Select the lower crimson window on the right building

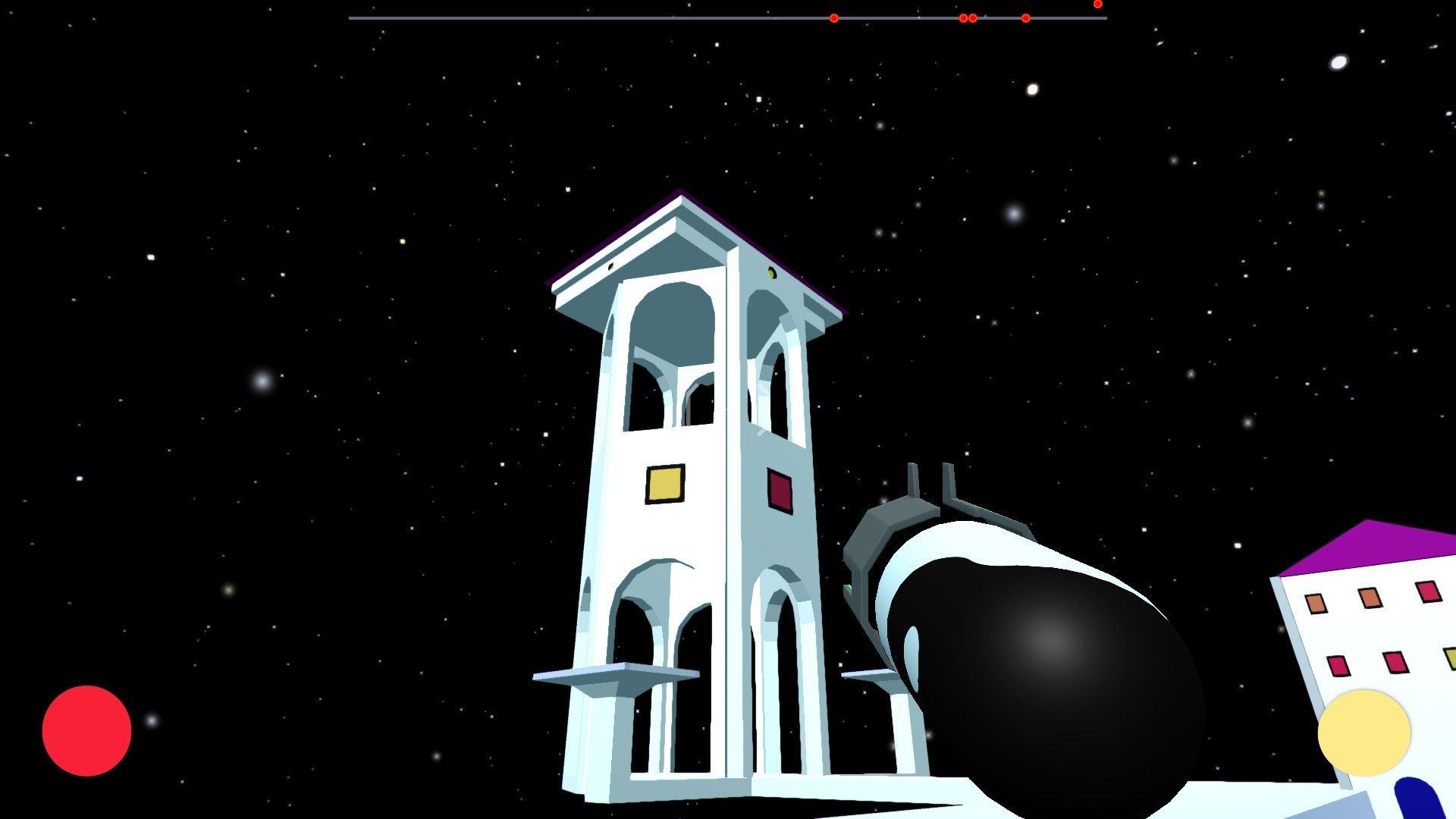(x=1395, y=663)
